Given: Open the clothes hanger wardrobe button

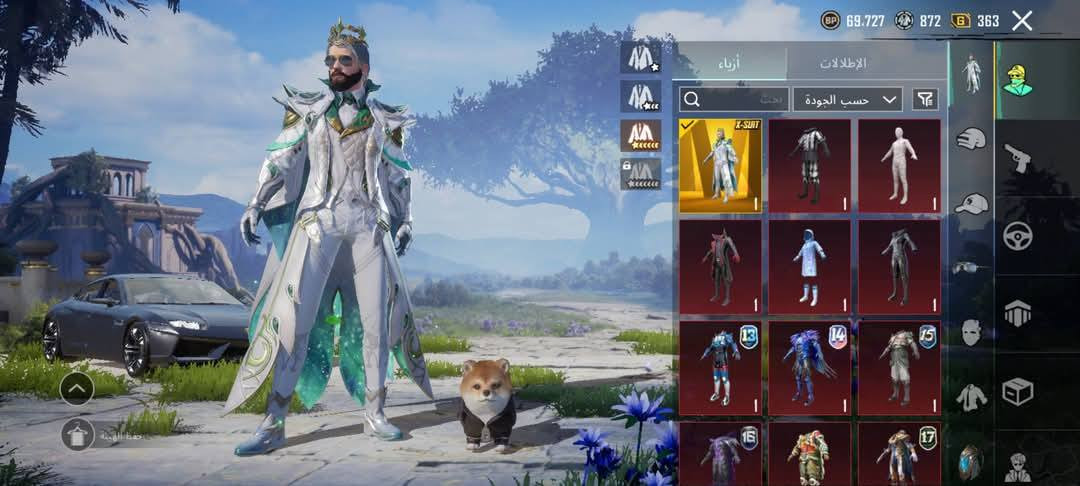Looking at the screenshot, I should point(77,434).
